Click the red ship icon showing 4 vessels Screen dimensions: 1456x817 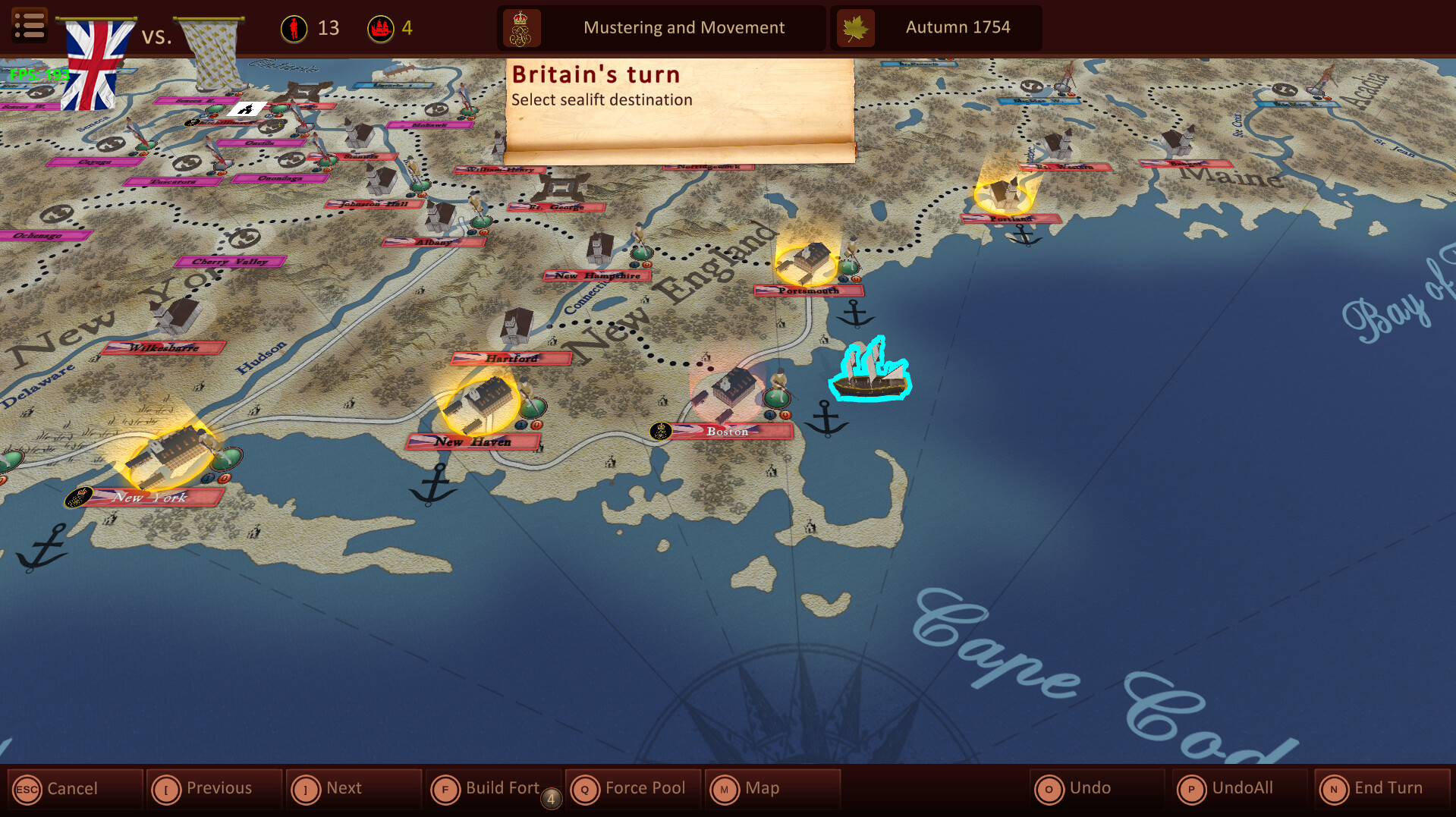(x=382, y=27)
